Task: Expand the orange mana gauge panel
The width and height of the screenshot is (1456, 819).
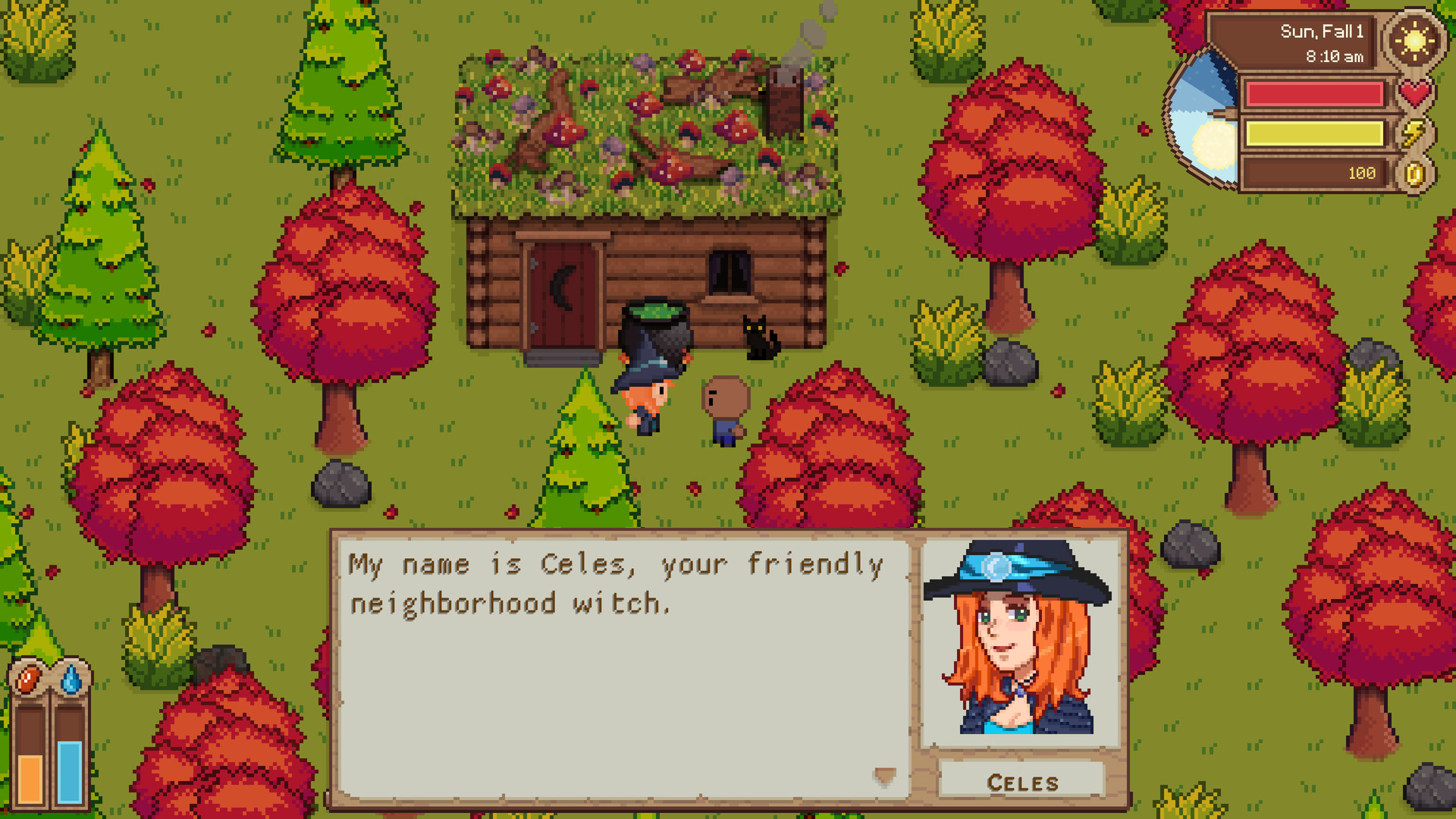Action: tap(29, 758)
